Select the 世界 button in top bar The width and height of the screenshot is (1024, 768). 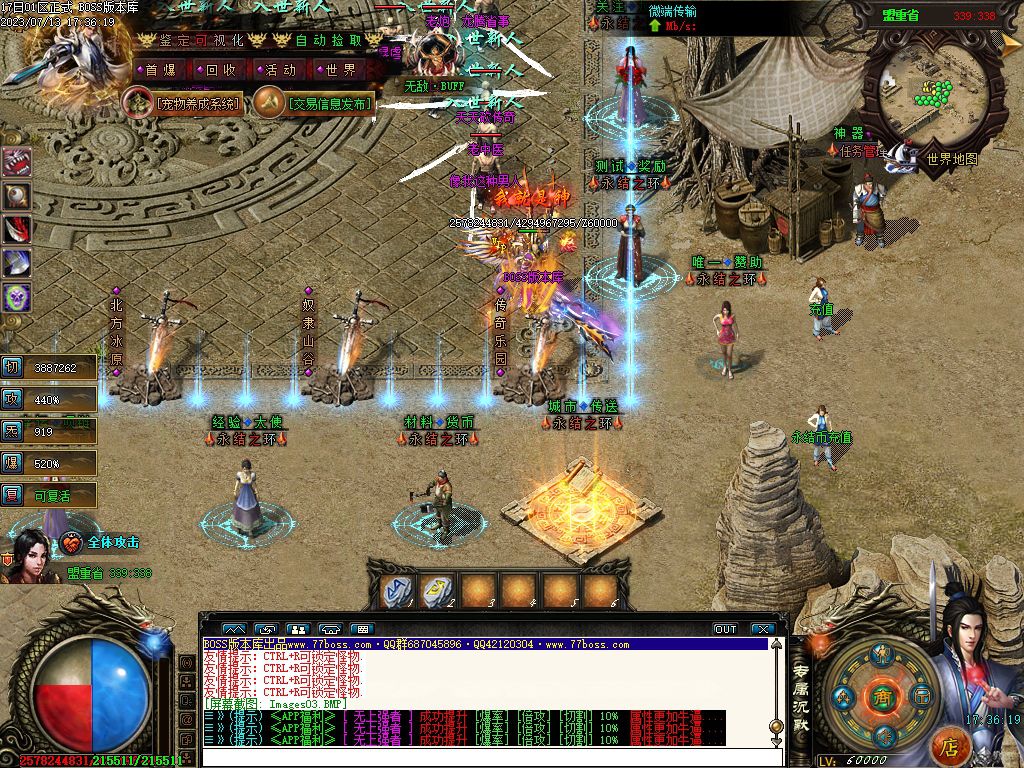tap(341, 70)
